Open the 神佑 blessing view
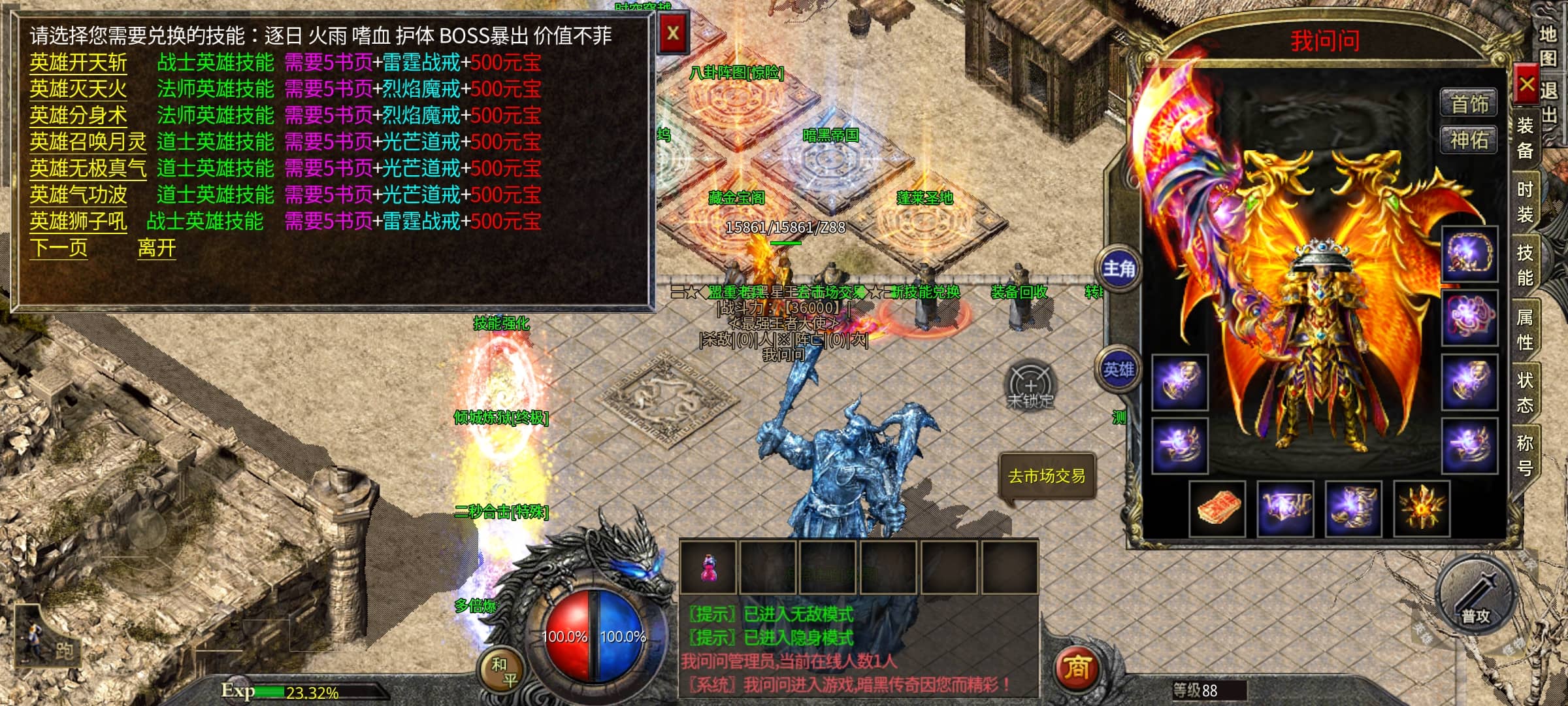The height and width of the screenshot is (706, 1568). click(1469, 140)
